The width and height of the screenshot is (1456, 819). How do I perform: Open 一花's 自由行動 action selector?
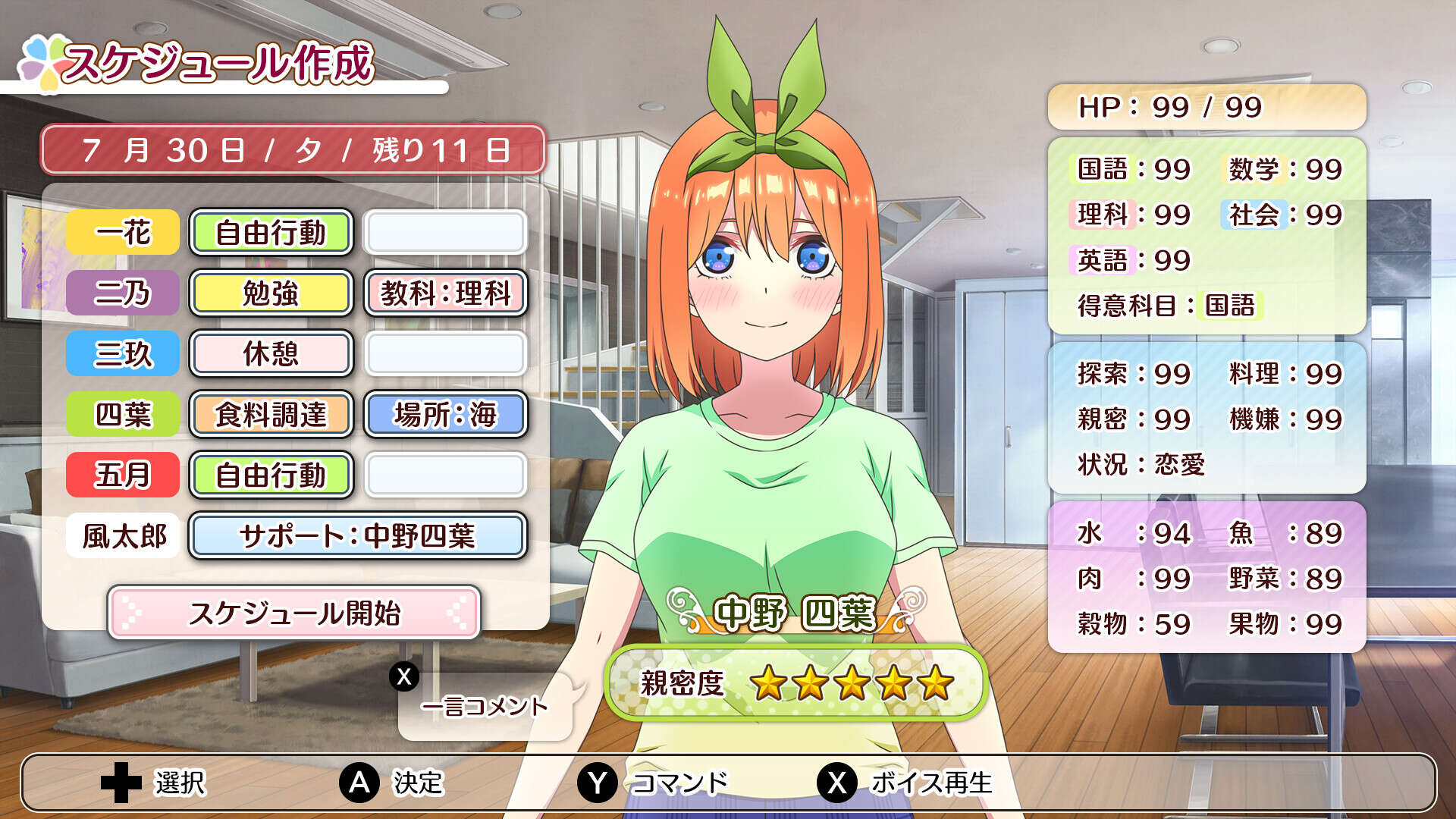271,233
